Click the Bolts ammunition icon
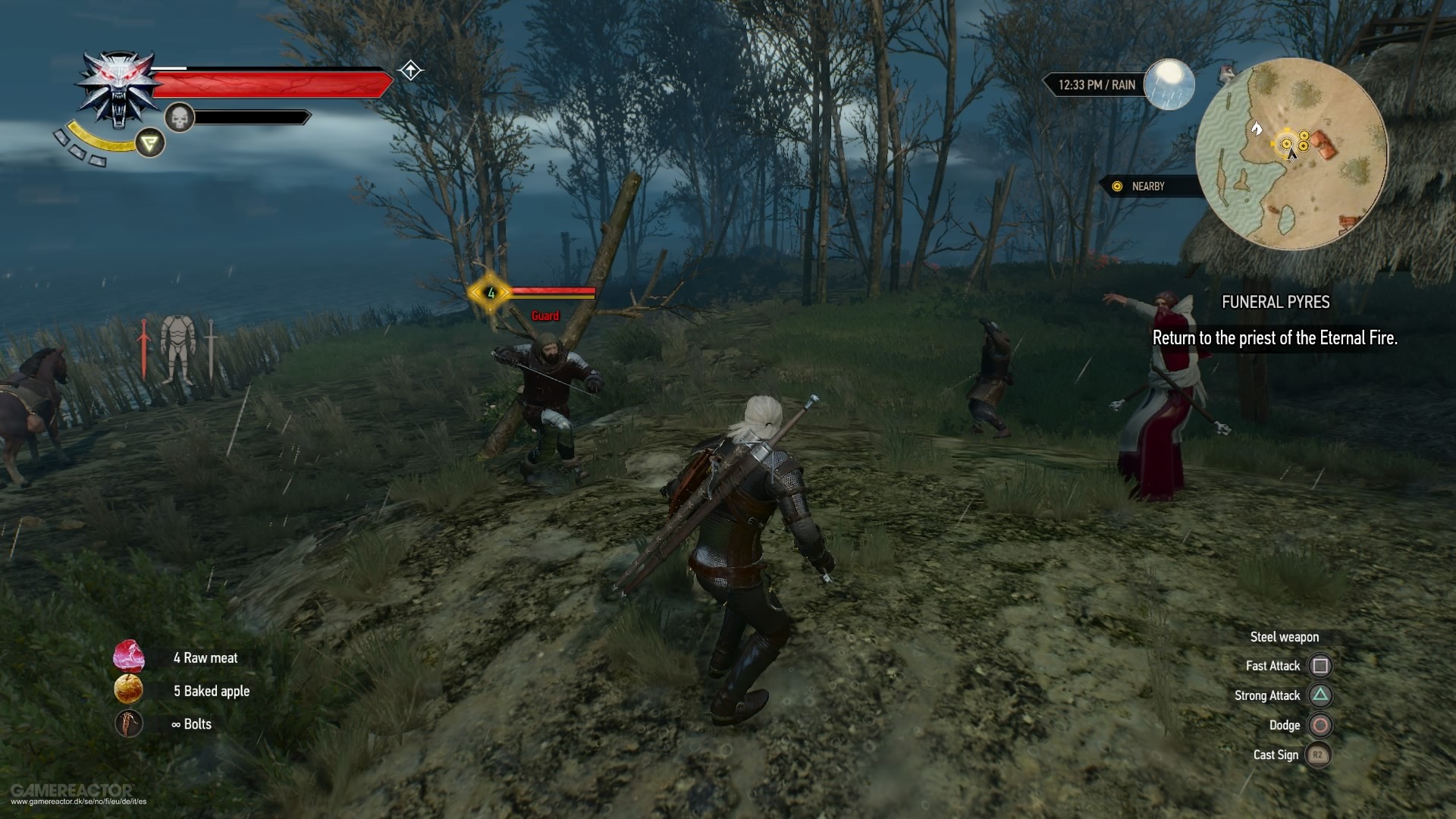Screen dimensions: 1456x819 tap(129, 724)
